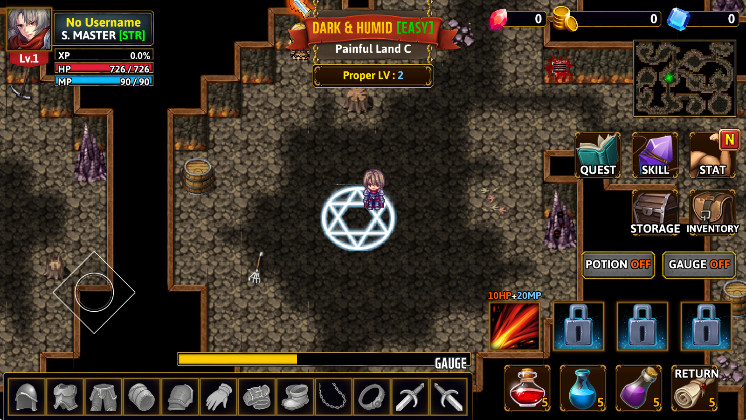Open the Quest book
The height and width of the screenshot is (420, 746).
[x=598, y=155]
